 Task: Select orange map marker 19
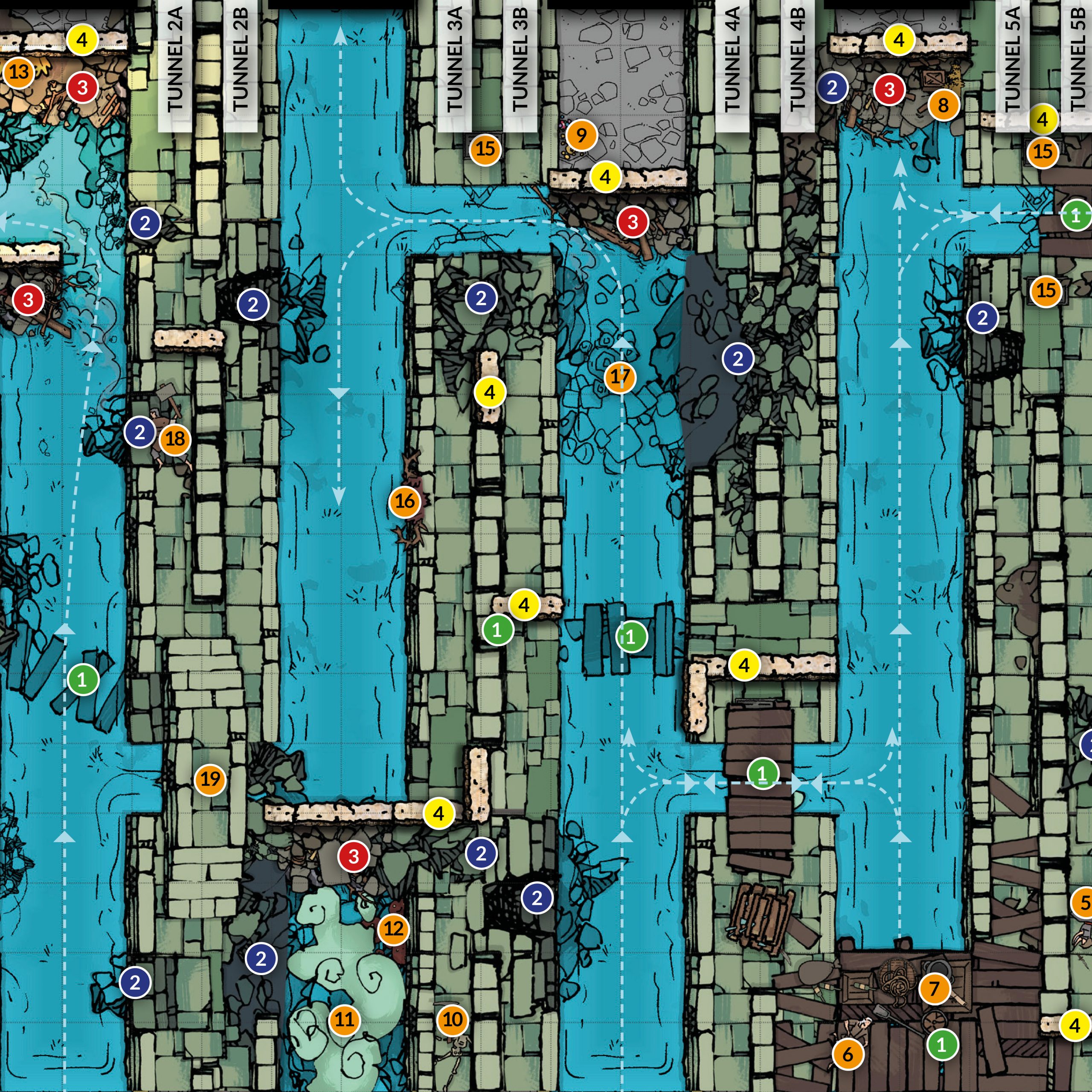210,780
